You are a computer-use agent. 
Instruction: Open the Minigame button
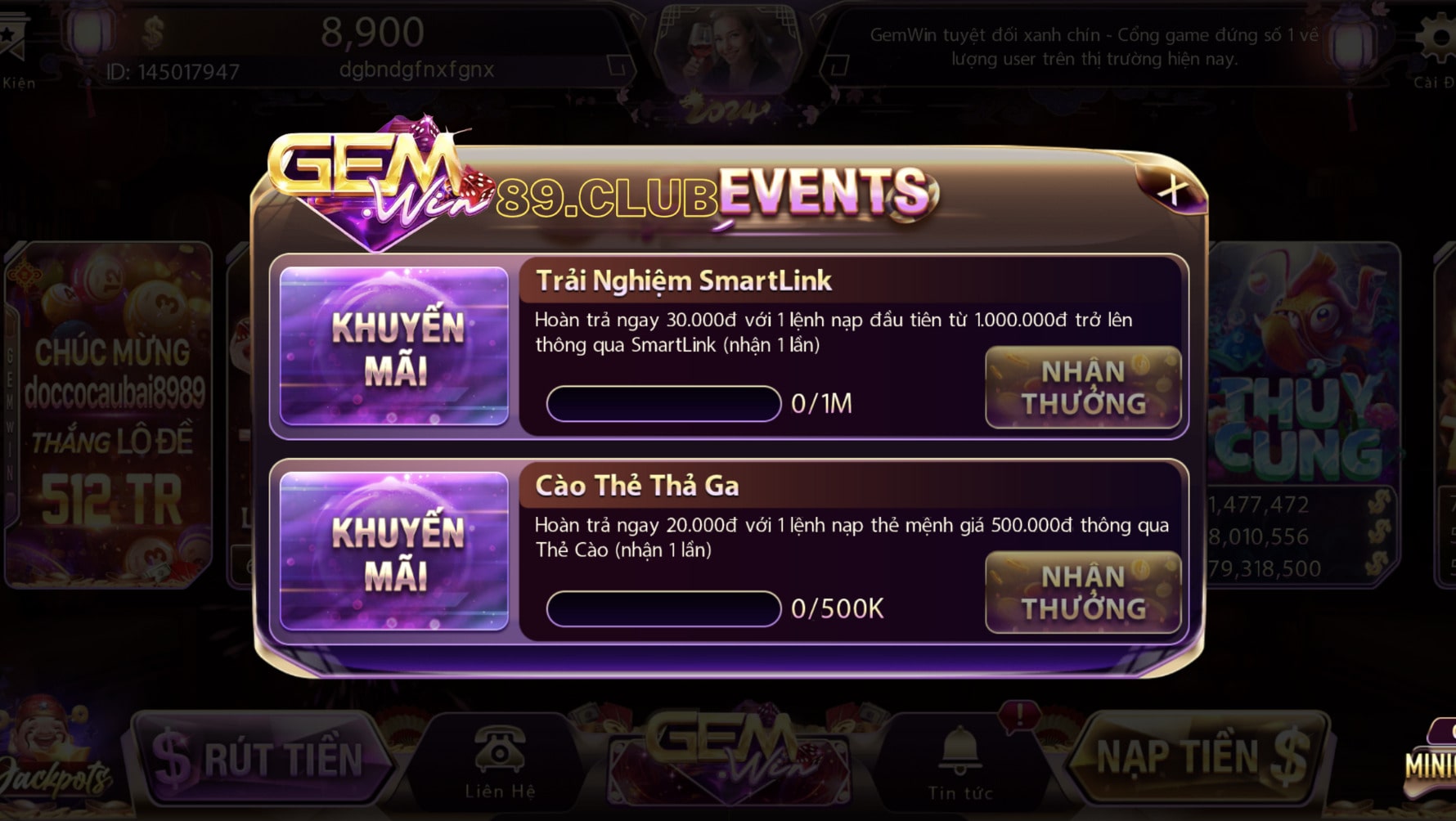(x=1431, y=760)
